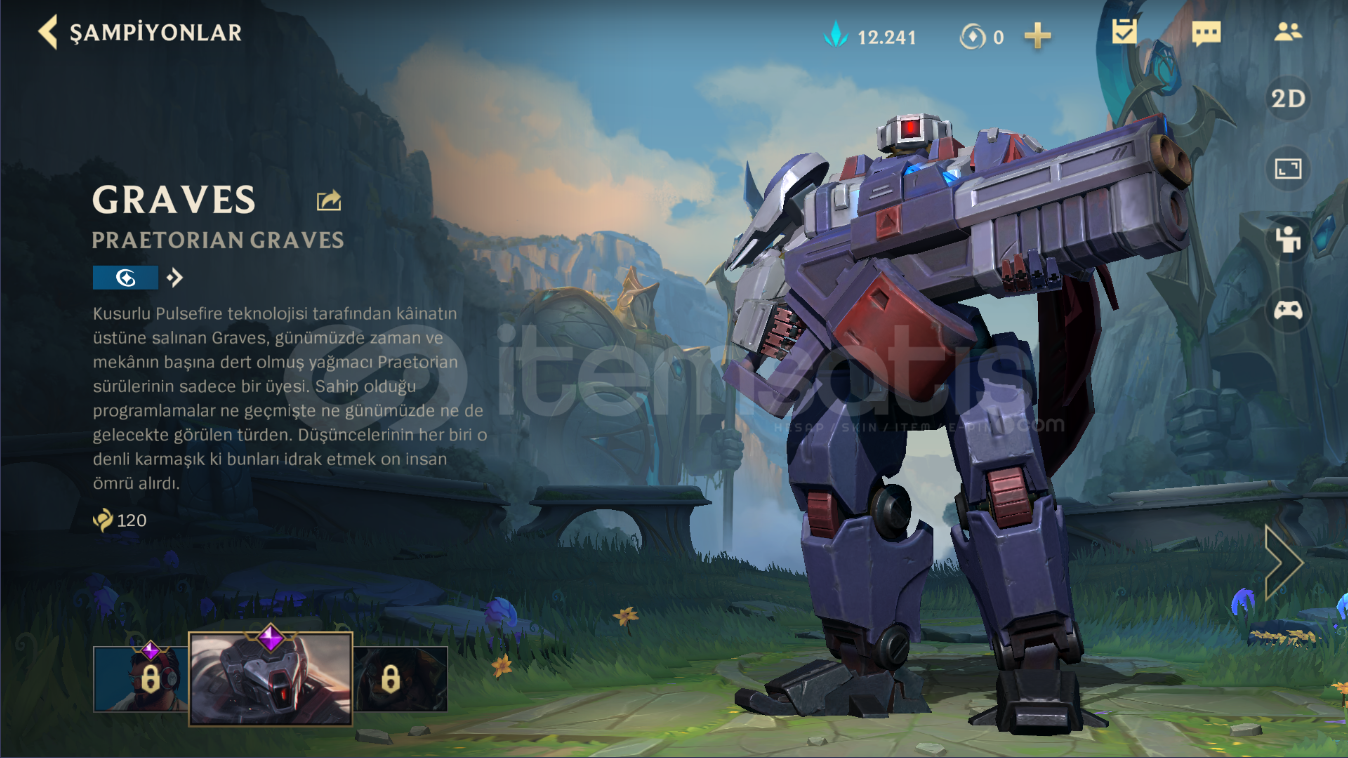The height and width of the screenshot is (758, 1348).
Task: Expand abilities with the double-arrow next to role badge
Action: (x=173, y=277)
